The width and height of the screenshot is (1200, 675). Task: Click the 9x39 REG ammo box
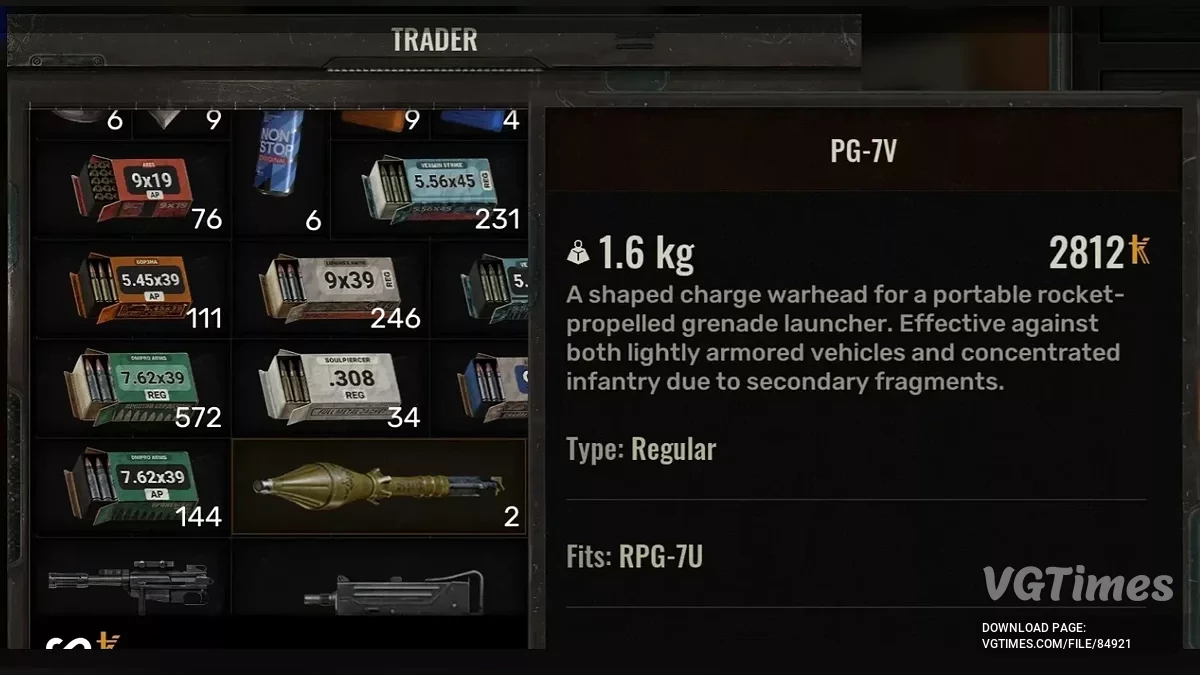[331, 287]
